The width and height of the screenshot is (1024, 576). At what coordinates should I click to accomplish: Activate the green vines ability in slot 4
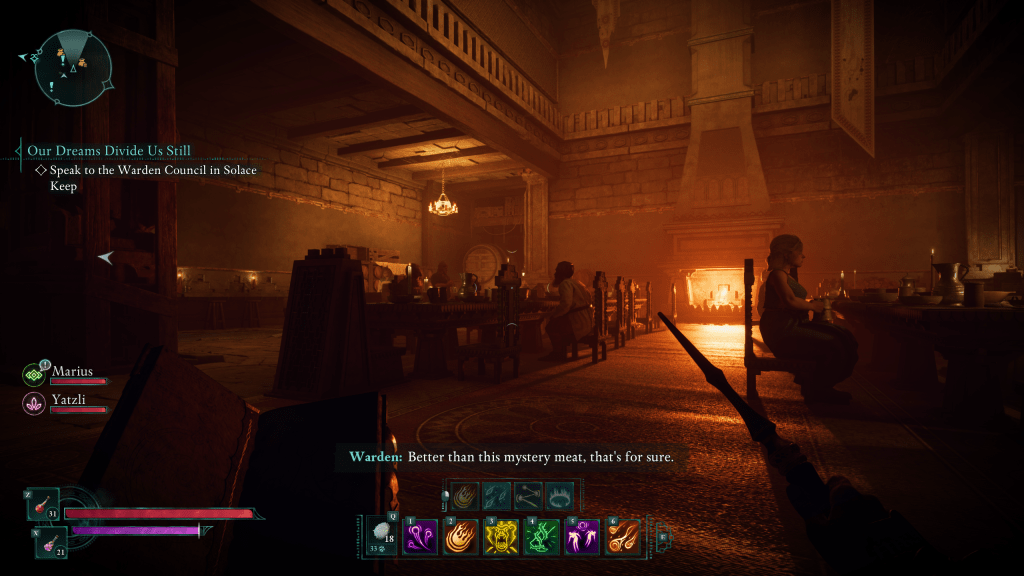click(542, 537)
